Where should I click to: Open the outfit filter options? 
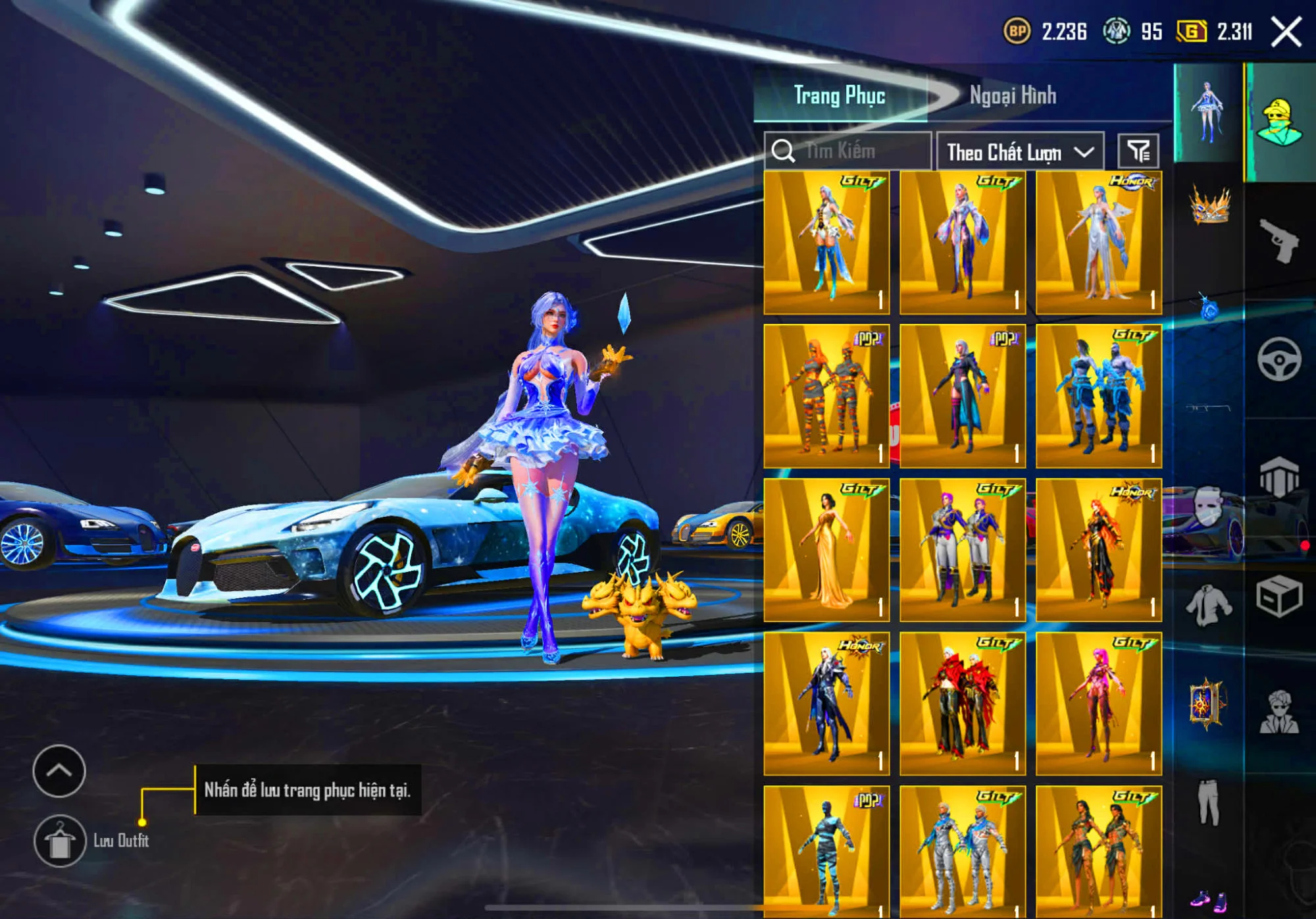tap(1138, 151)
